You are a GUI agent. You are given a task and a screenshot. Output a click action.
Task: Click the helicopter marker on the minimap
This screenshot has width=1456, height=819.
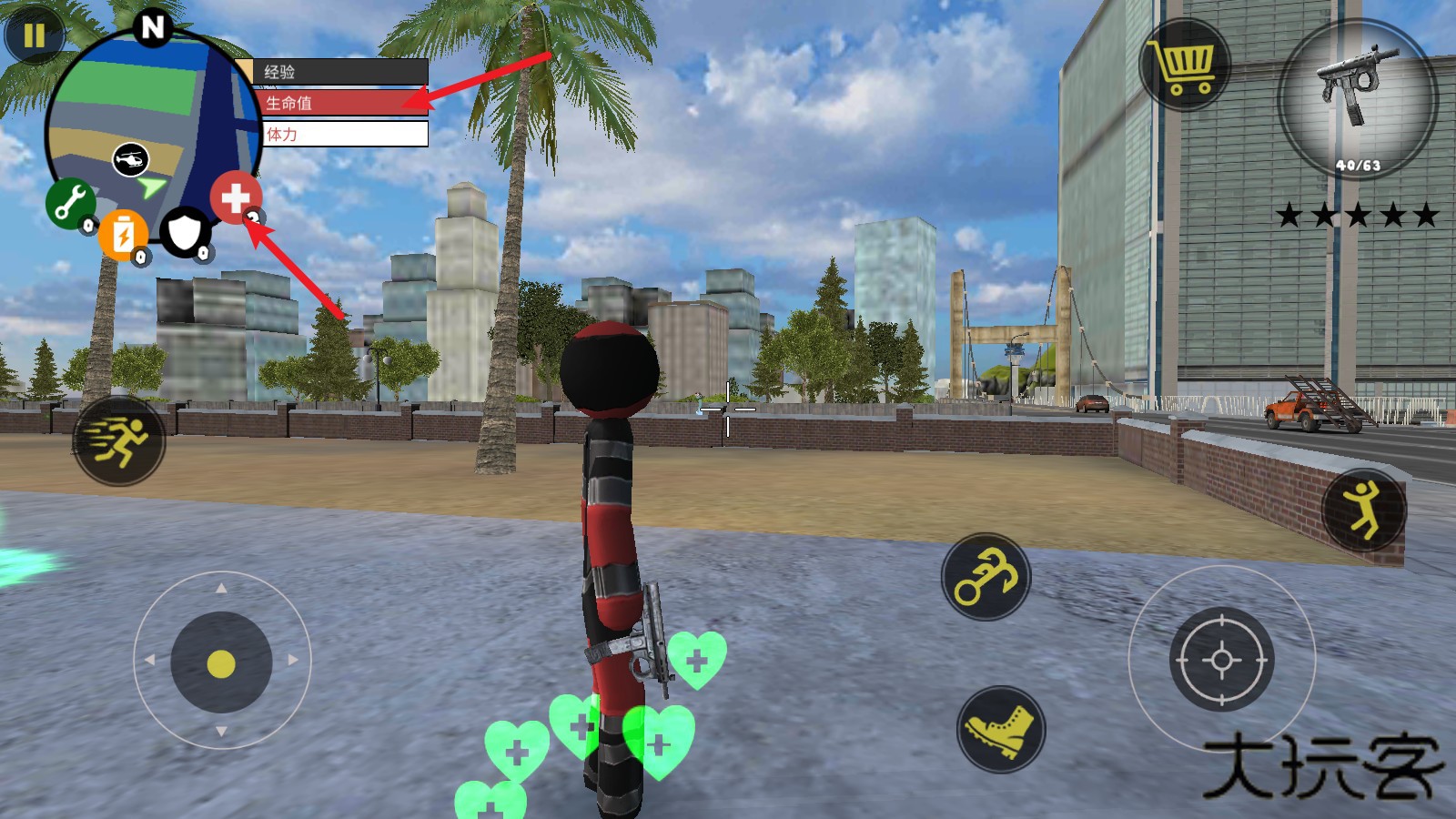131,160
